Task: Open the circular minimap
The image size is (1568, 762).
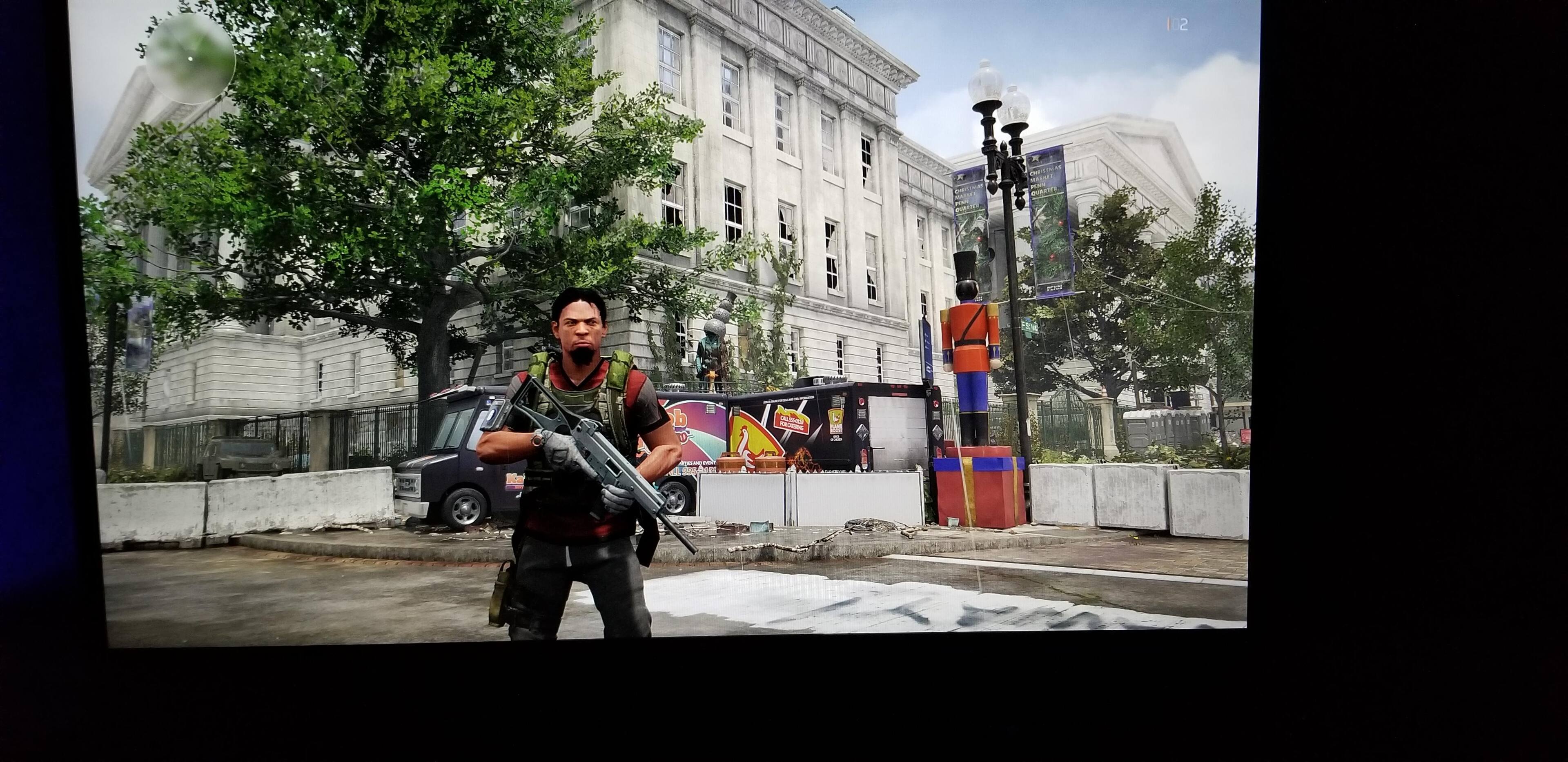Action: pyautogui.click(x=191, y=58)
